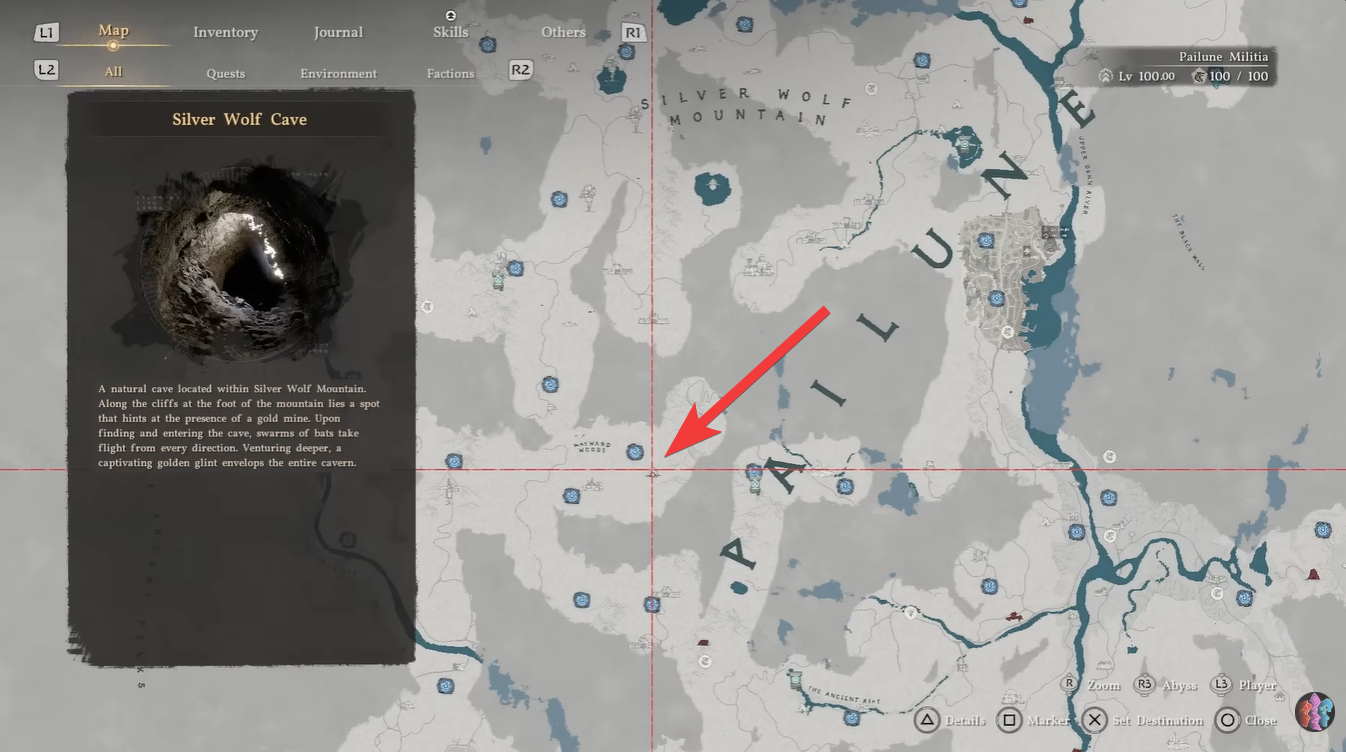This screenshot has height=752, width=1346.
Task: Click the fast travel icon near Wayward Woods
Action: pyautogui.click(x=636, y=452)
